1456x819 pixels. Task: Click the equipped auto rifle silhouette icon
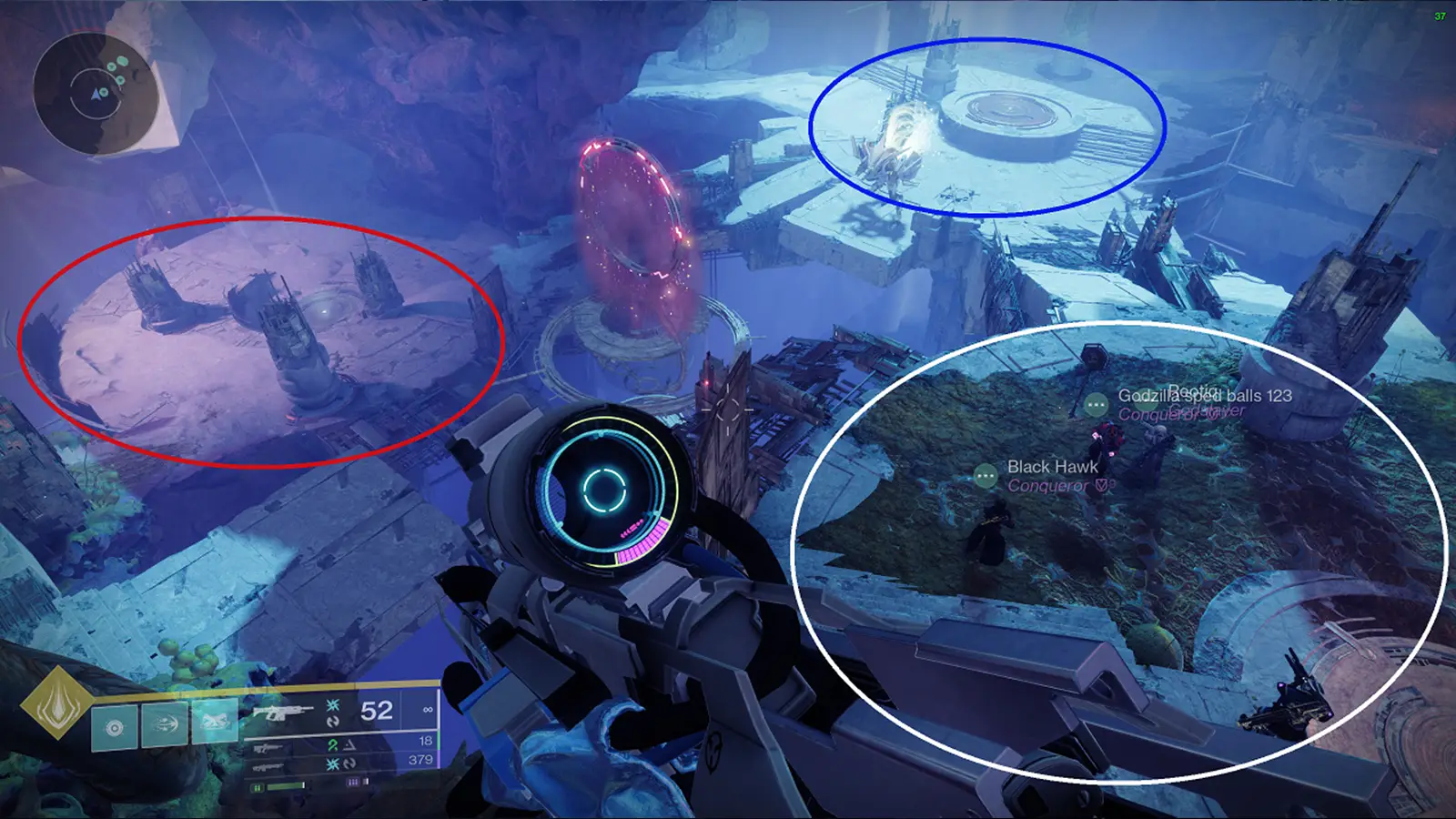click(x=285, y=712)
